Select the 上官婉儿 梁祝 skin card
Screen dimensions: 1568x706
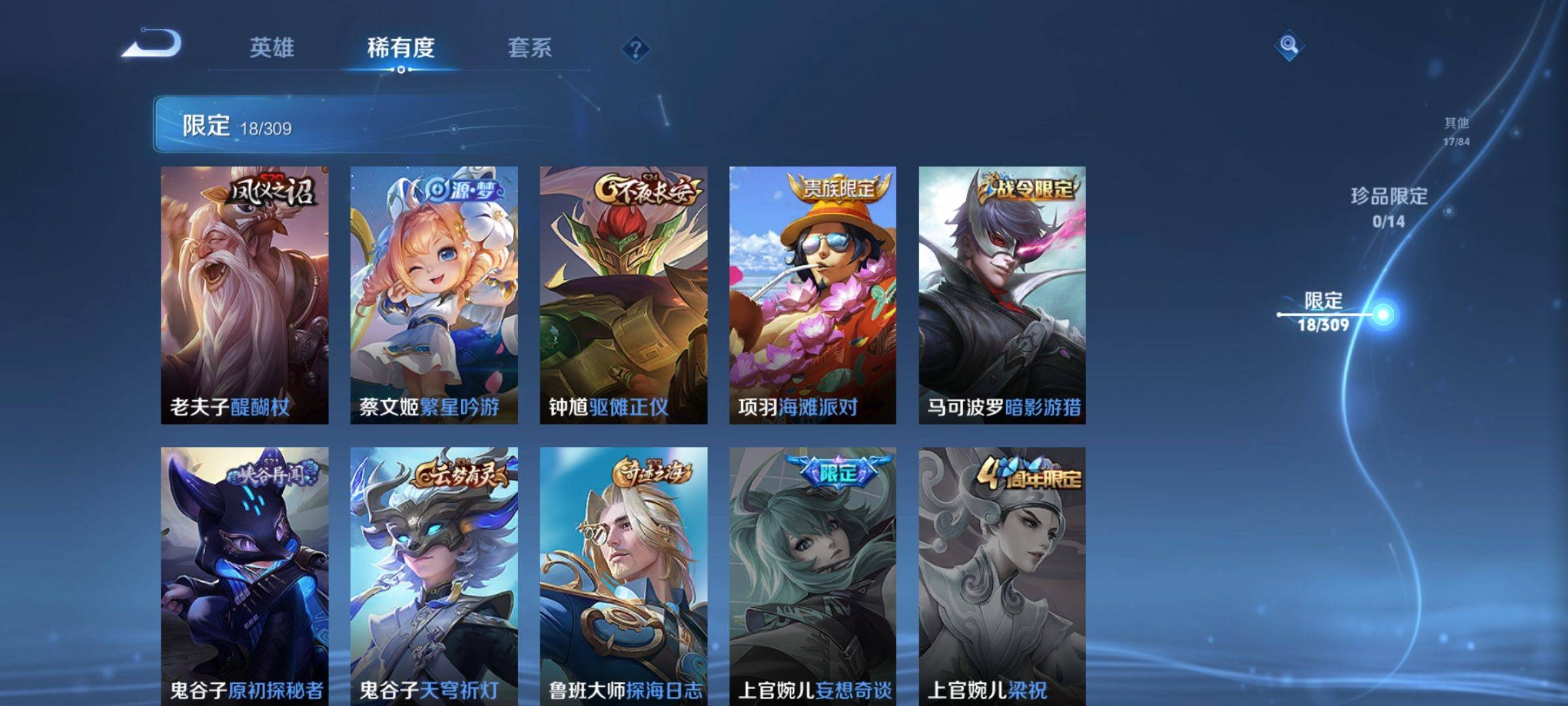point(1002,575)
